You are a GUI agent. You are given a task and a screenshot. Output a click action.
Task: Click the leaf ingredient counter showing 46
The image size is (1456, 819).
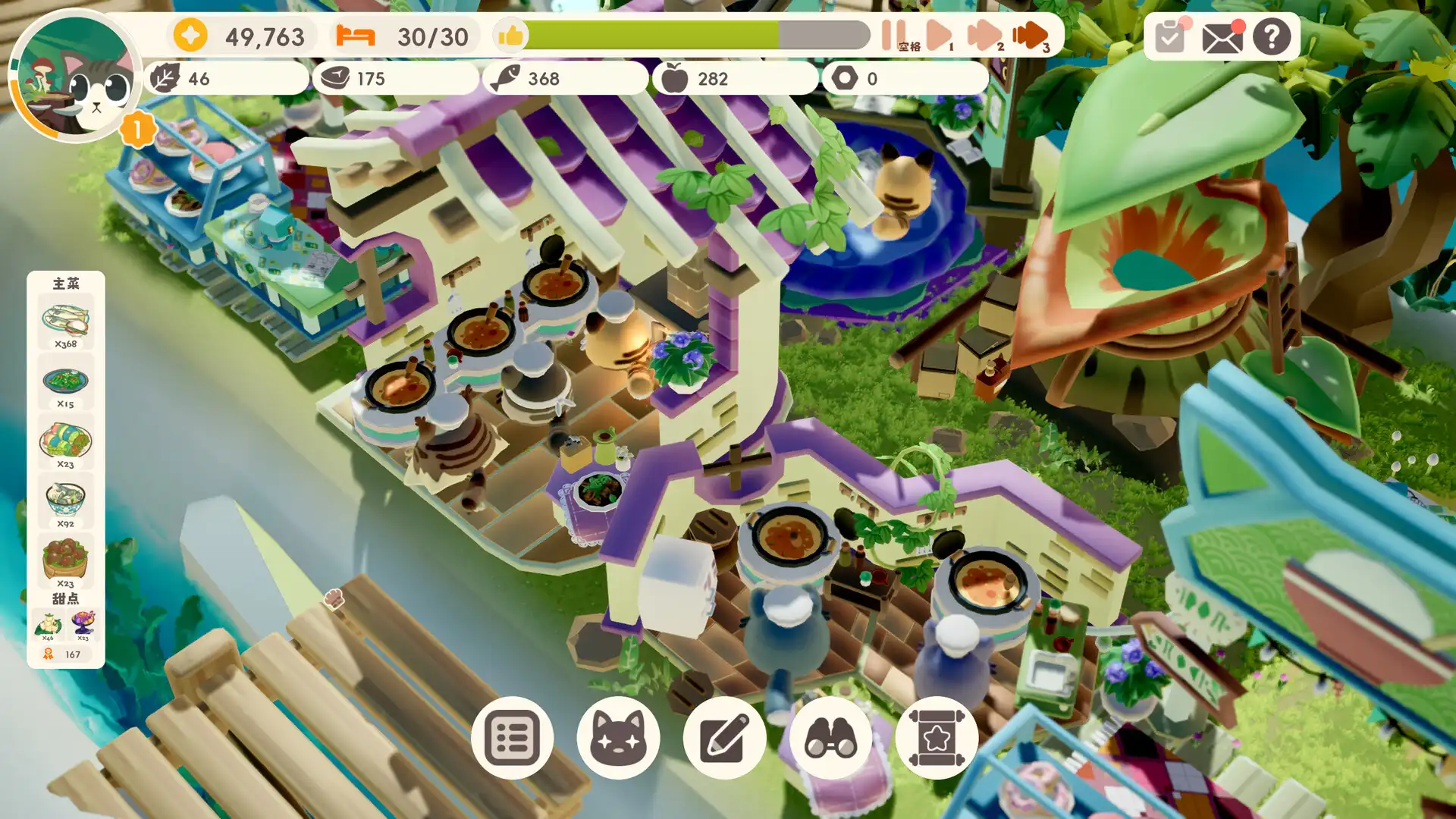tap(182, 77)
